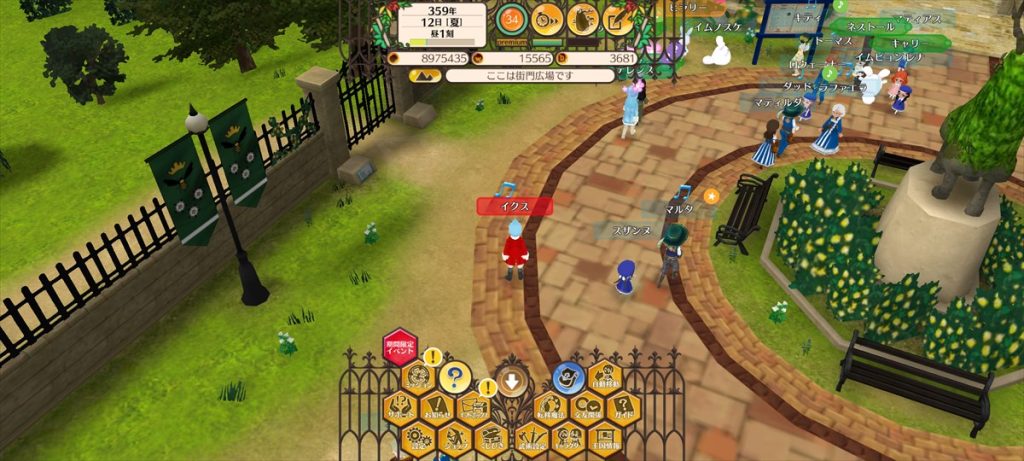Screen dimensions: 1024x461
Task: Open the treasure chest hexagon
Action: [x=492, y=438]
